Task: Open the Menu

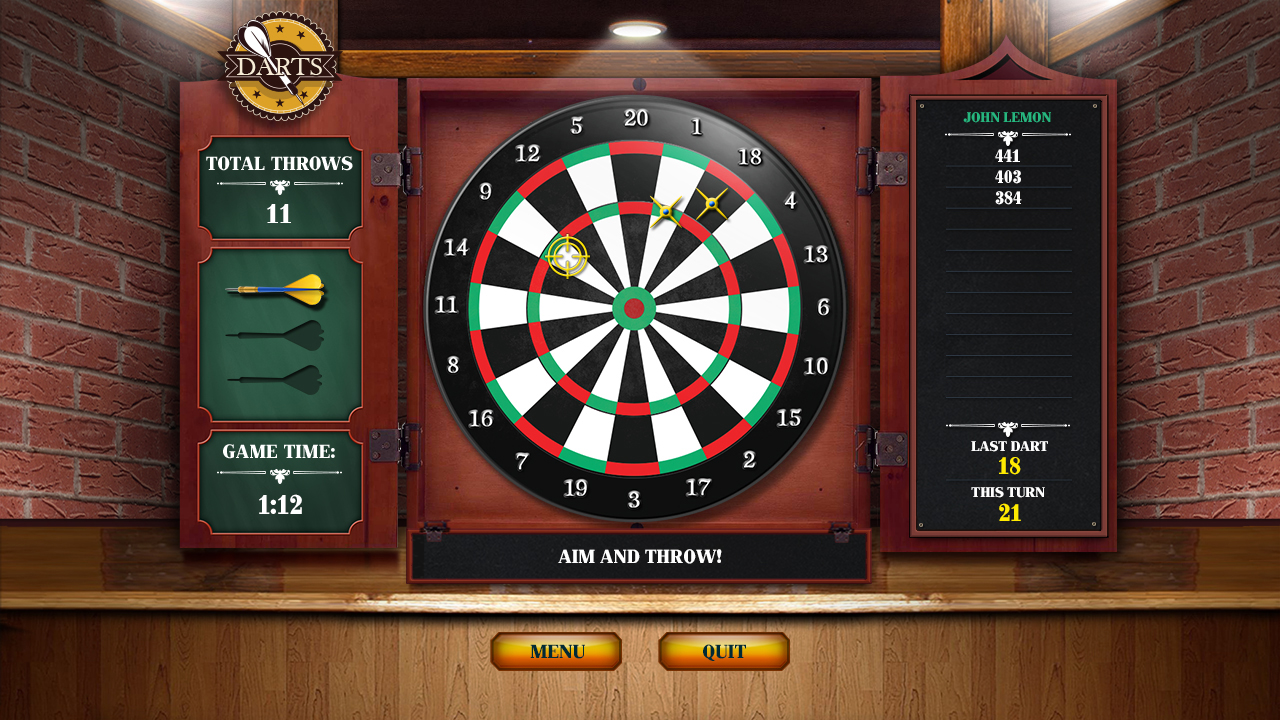Action: [558, 650]
